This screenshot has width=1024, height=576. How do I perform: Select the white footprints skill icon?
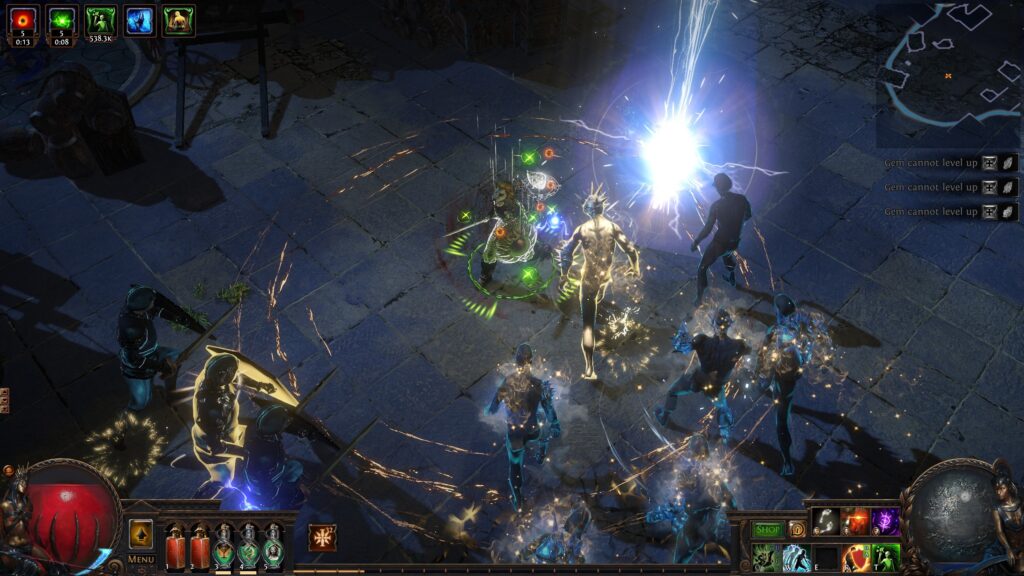click(x=825, y=521)
